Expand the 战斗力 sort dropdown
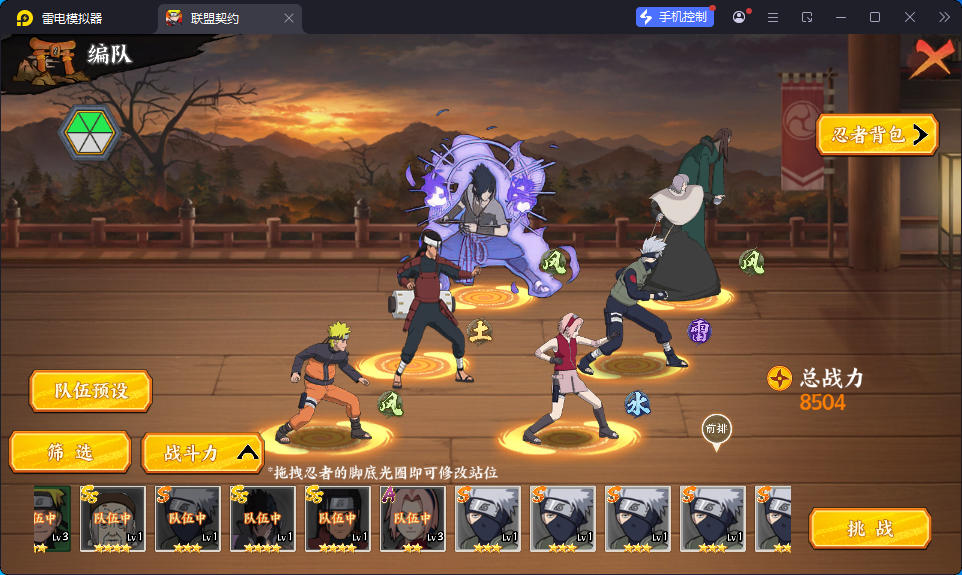Screen dimensions: 962x575 (203, 452)
